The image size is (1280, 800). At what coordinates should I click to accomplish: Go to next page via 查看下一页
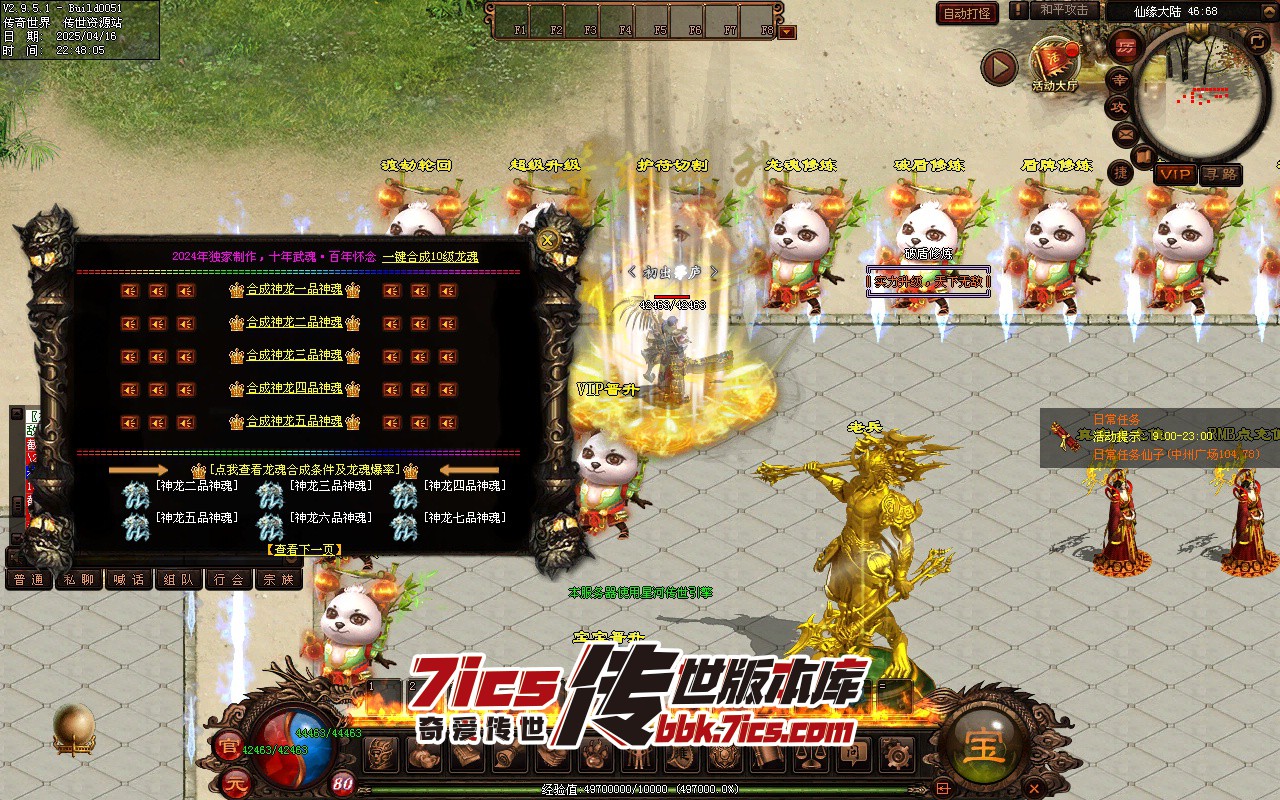pos(304,549)
